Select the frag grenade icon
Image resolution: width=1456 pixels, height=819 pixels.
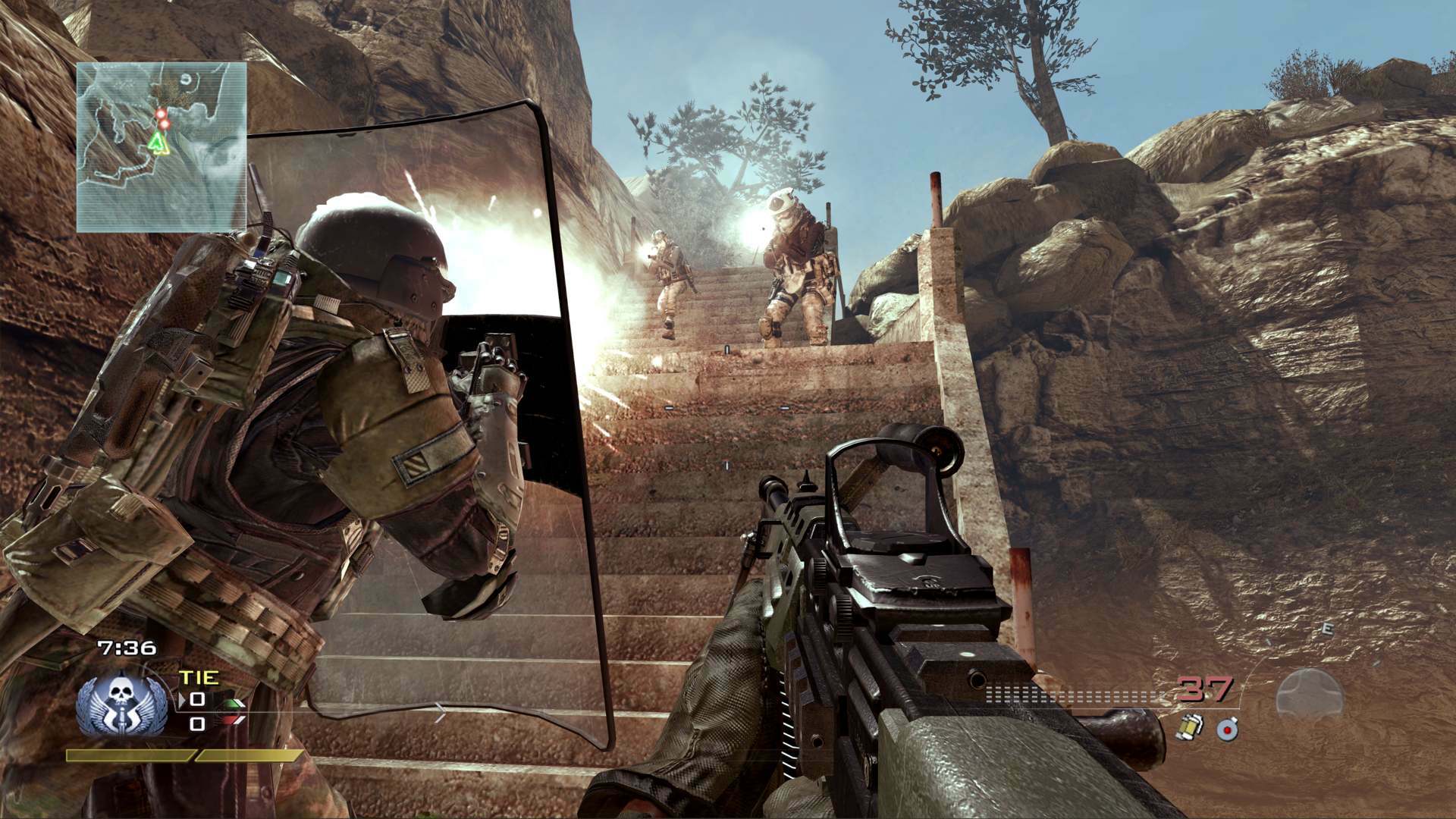pyautogui.click(x=1191, y=726)
